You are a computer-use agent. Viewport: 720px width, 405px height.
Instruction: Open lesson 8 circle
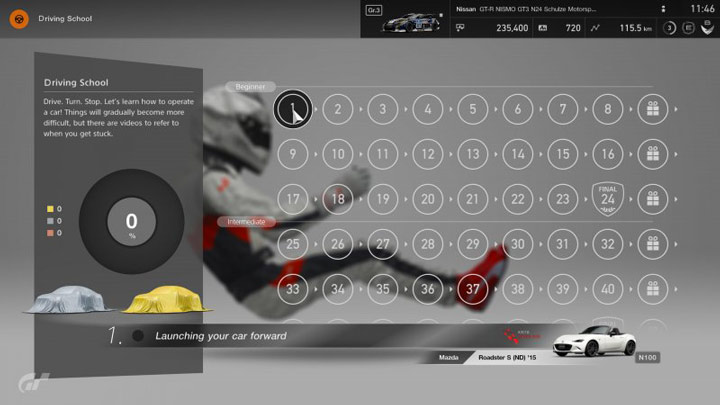[608, 109]
